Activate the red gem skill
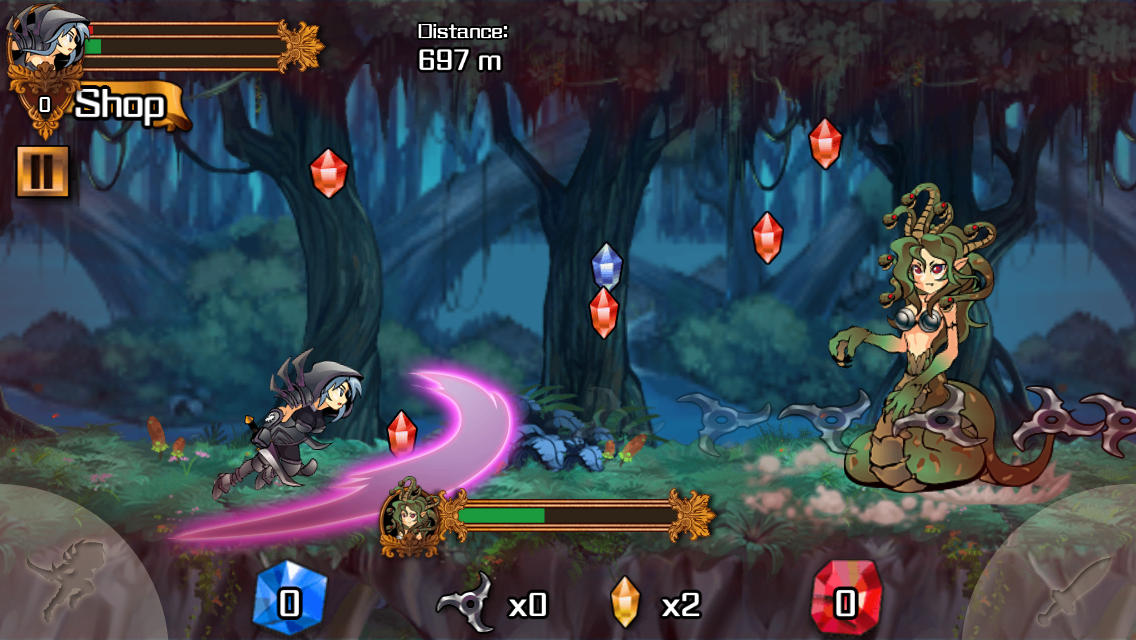Image resolution: width=1136 pixels, height=640 pixels. coord(846,600)
